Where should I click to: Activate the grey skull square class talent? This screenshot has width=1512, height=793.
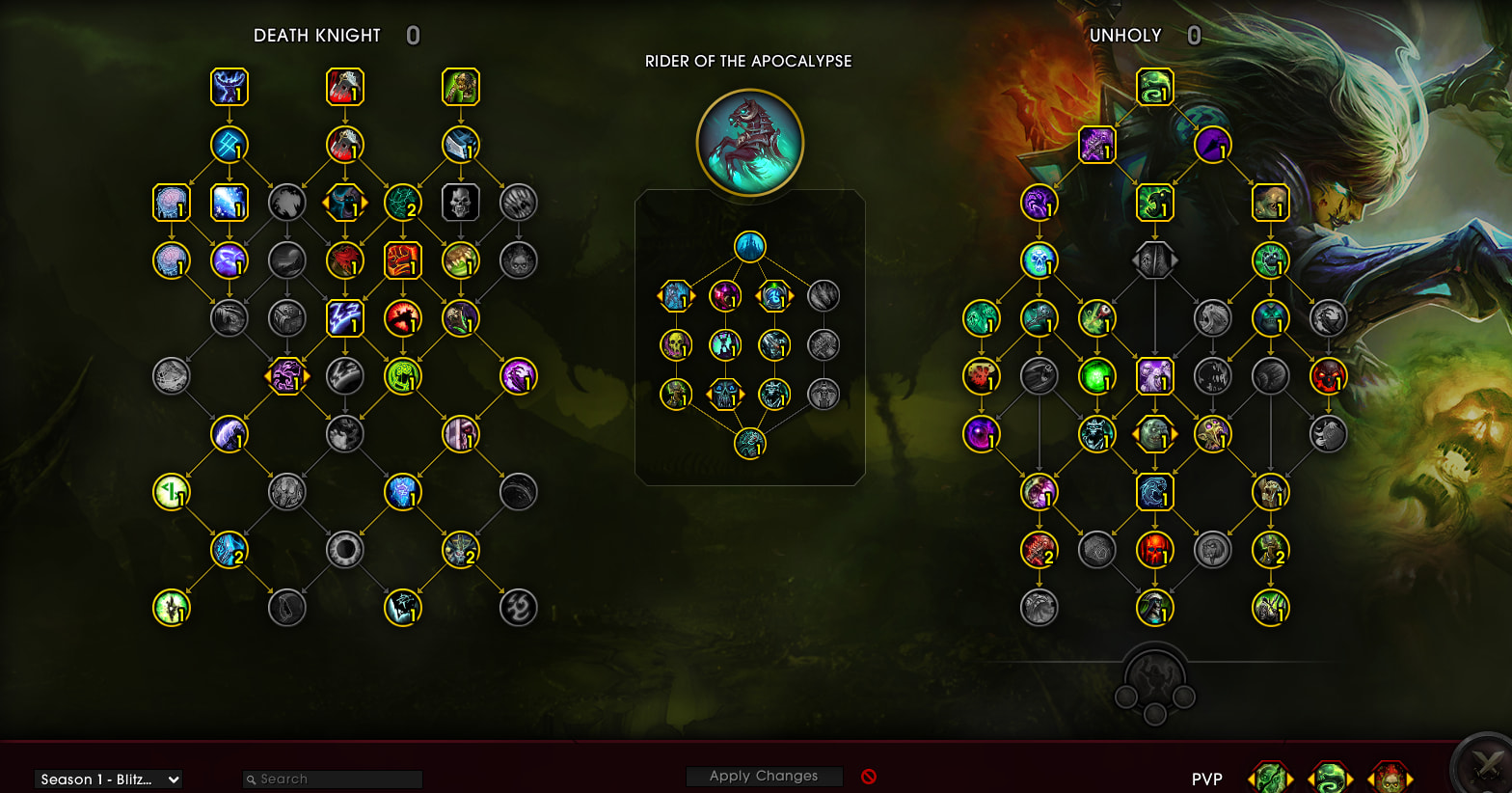pyautogui.click(x=460, y=203)
